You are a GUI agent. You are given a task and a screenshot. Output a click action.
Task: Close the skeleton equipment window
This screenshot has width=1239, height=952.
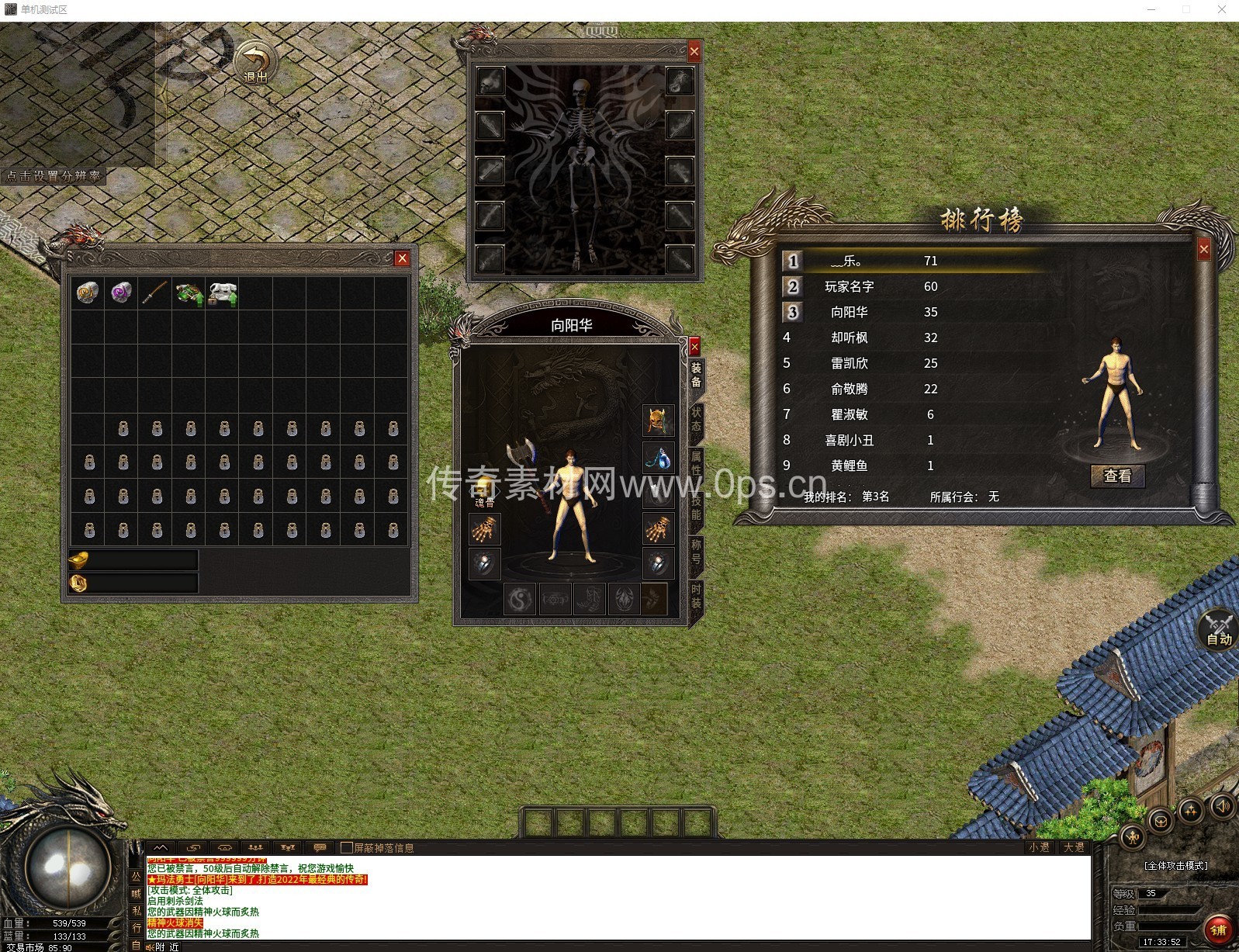click(694, 51)
